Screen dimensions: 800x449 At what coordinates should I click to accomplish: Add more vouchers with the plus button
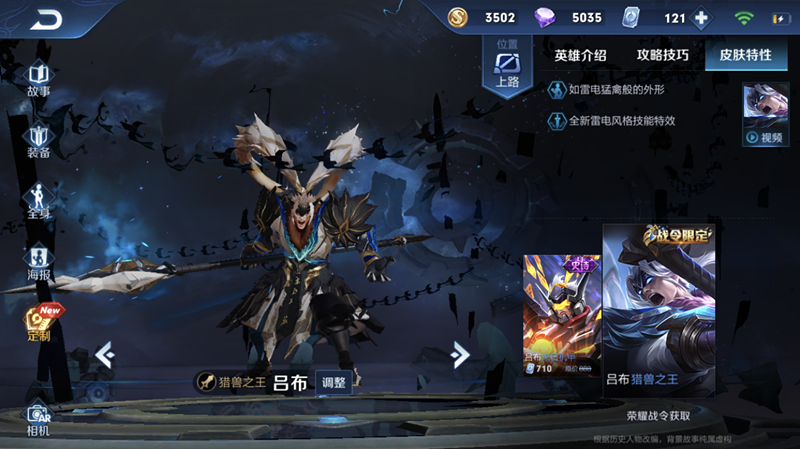(701, 18)
